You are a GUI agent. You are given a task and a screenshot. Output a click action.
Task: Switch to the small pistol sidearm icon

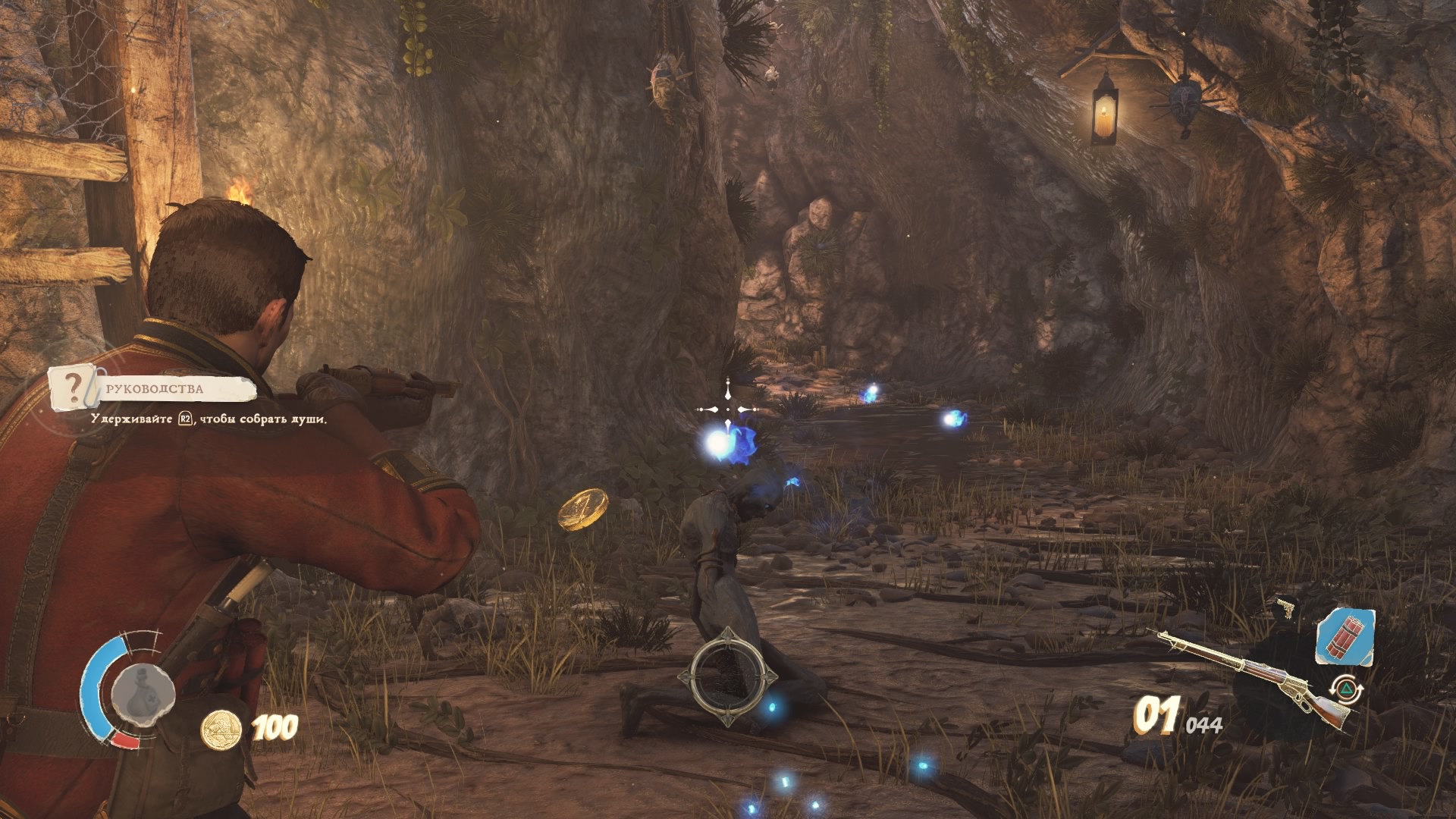tap(1286, 608)
